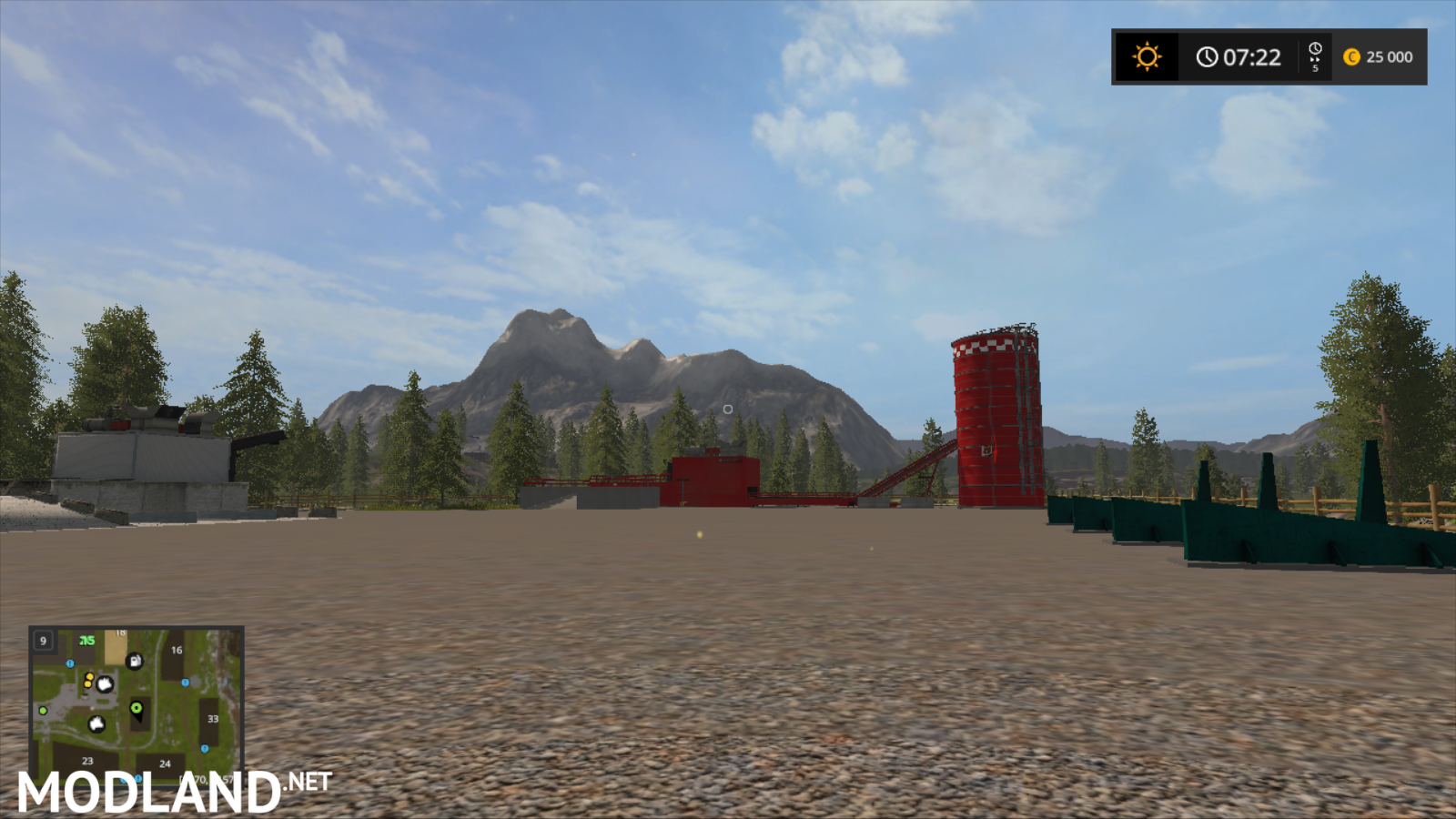Select the green location pin on the minimap
The height and width of the screenshot is (819, 1456).
point(136,708)
